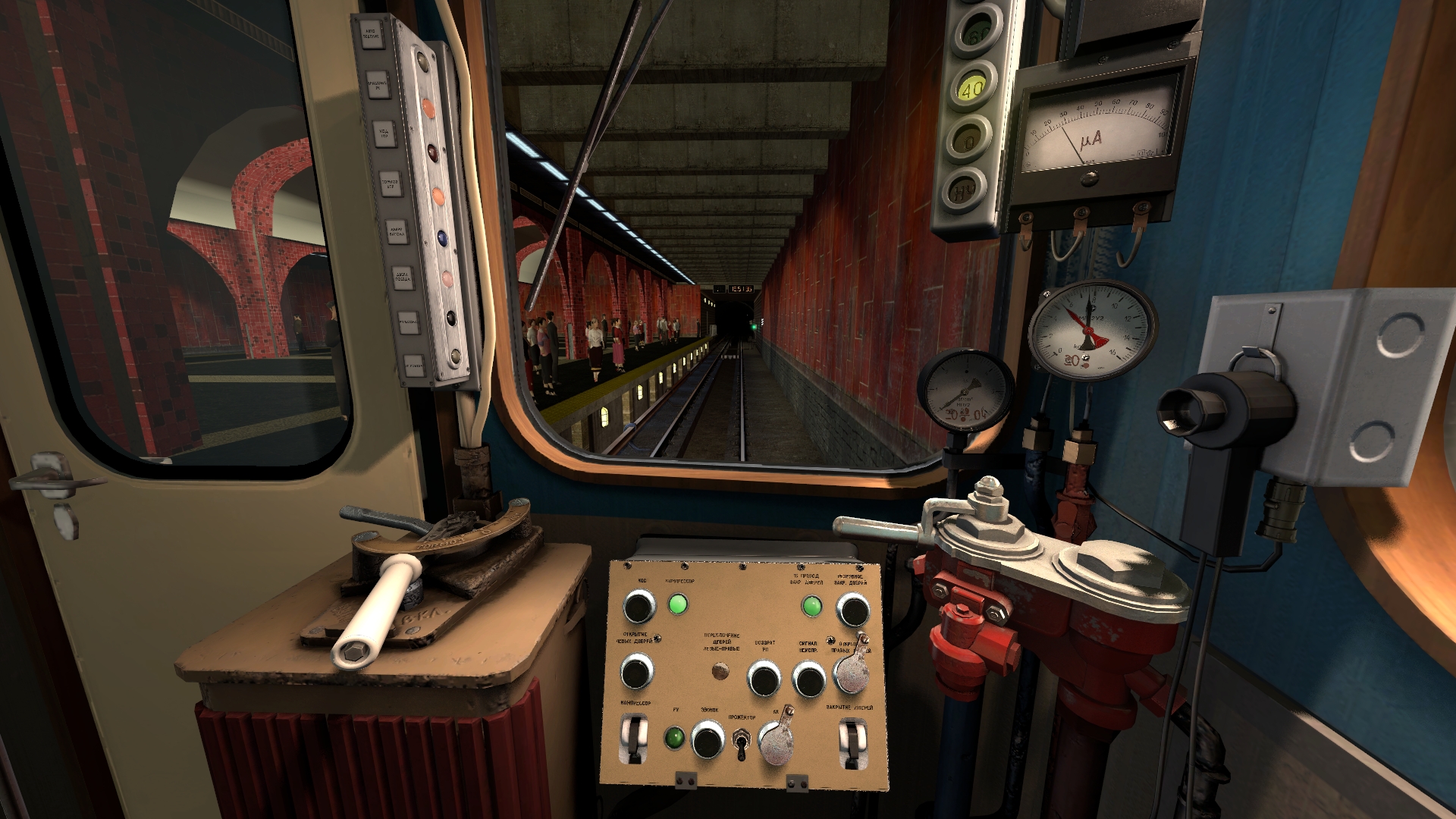This screenshot has height=819, width=1456.
Task: Toggle the Прожектор headlight switch
Action: (742, 742)
